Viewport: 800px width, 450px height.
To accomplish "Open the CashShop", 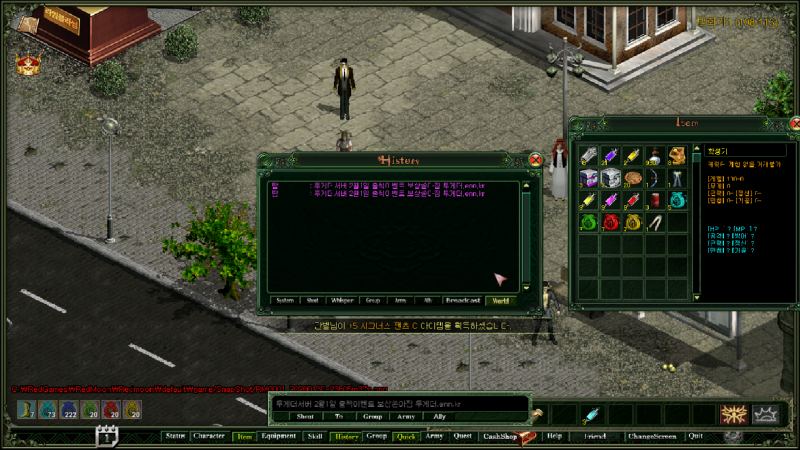I will coord(497,436).
